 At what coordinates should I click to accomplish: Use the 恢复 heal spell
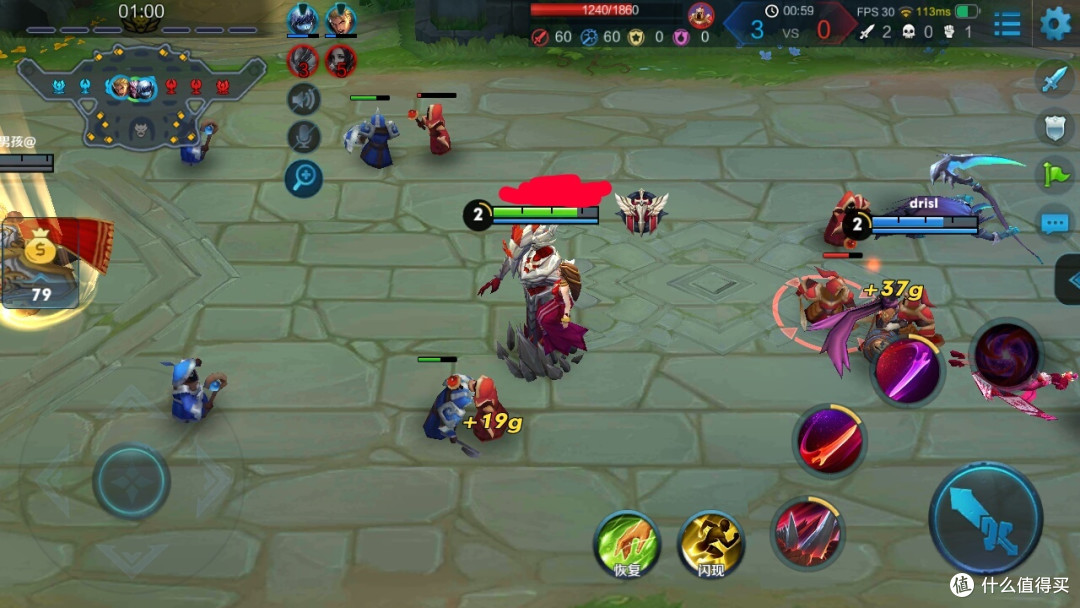(x=626, y=543)
